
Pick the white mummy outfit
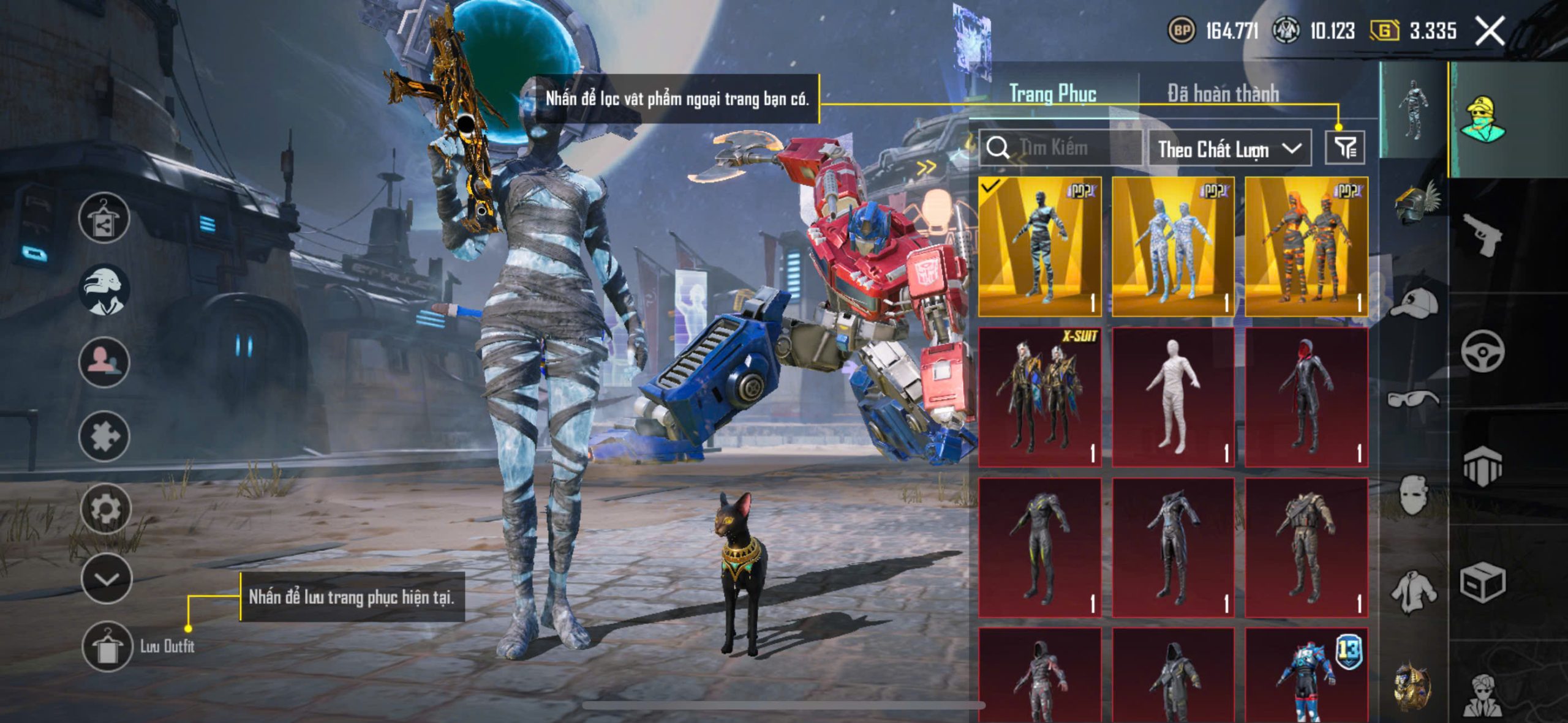[x=1172, y=397]
